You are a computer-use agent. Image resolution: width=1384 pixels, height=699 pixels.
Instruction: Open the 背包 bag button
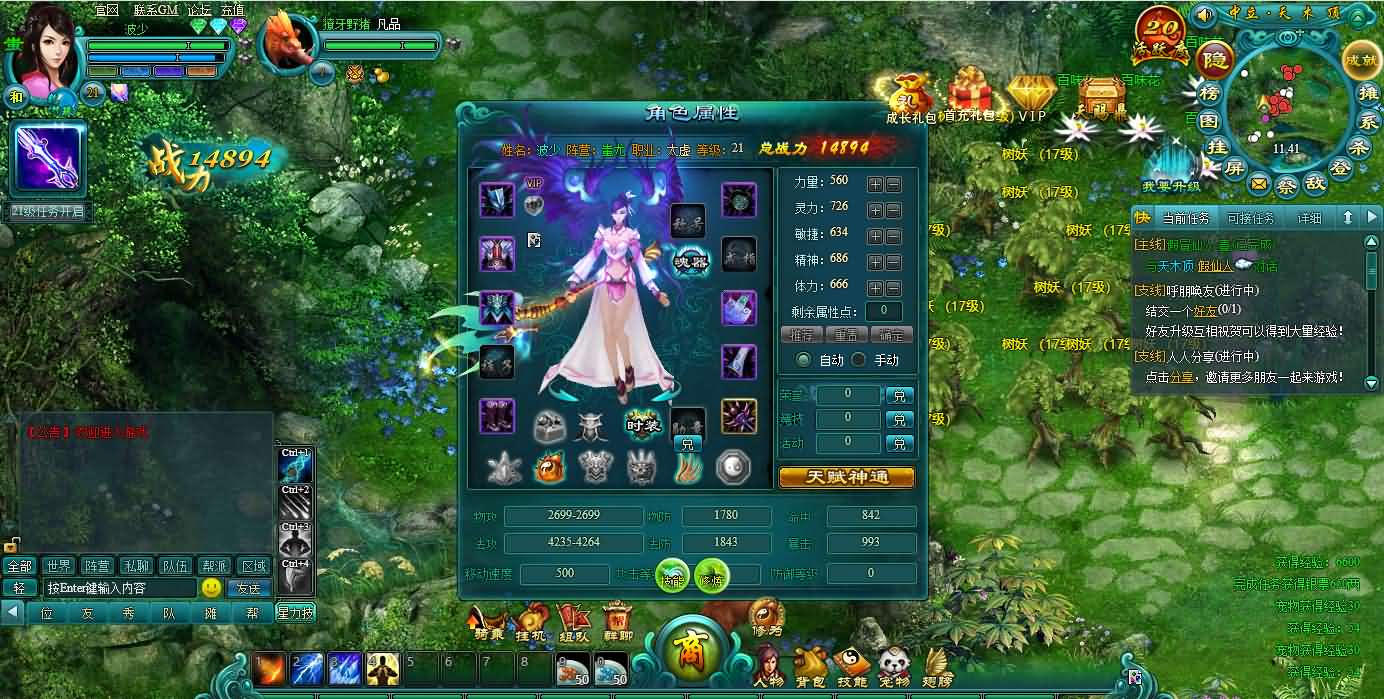click(x=811, y=667)
